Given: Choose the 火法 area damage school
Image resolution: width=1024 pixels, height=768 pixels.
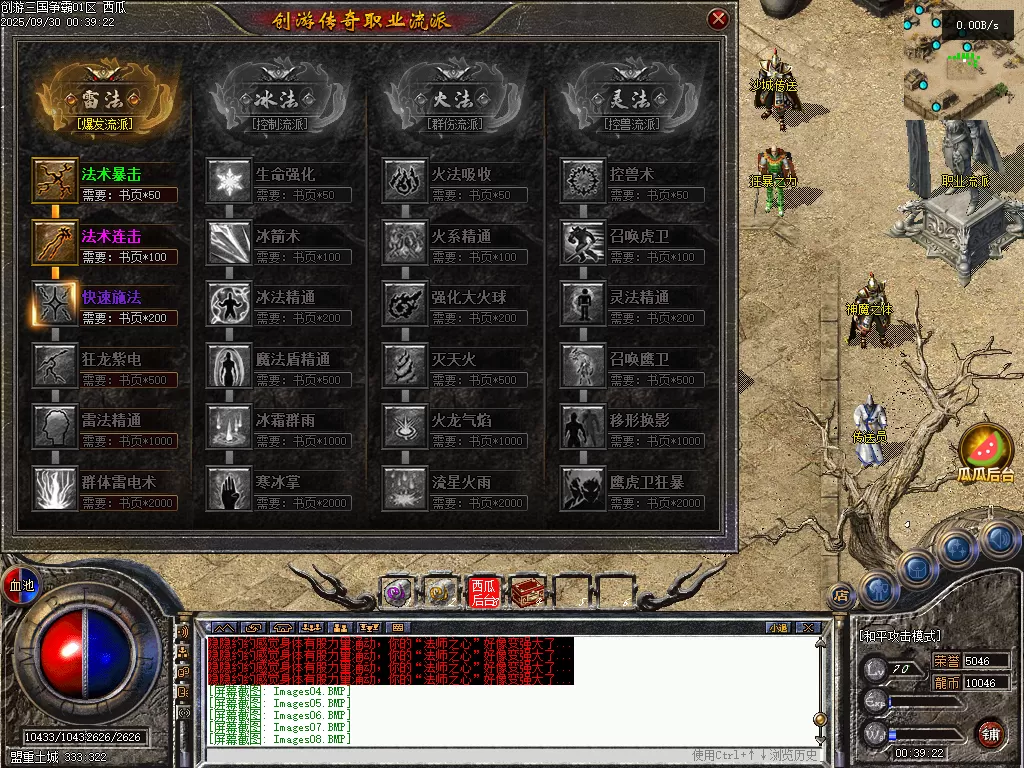Looking at the screenshot, I should [x=453, y=99].
